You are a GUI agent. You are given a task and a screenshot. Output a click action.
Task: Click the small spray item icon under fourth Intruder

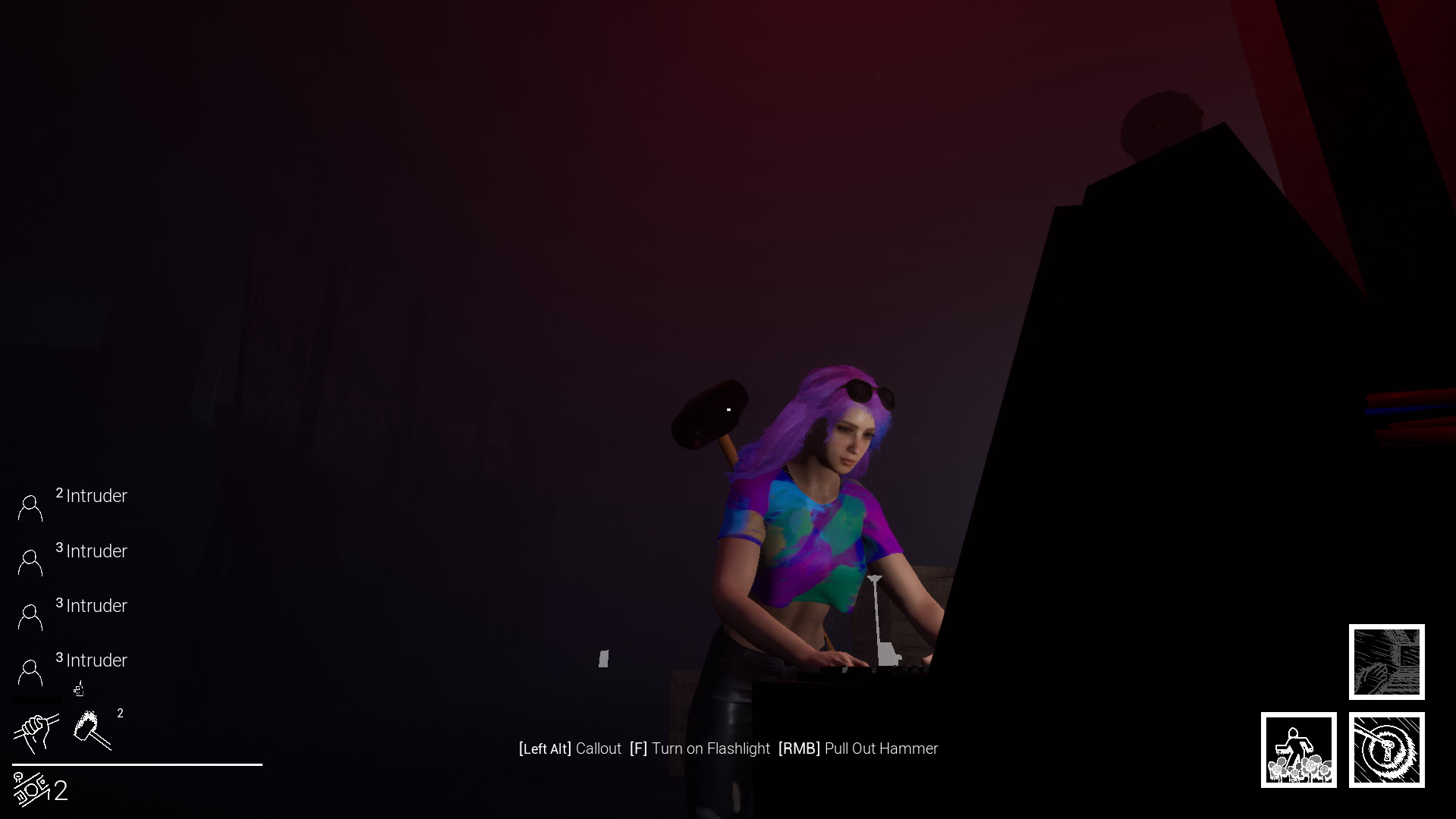[77, 689]
